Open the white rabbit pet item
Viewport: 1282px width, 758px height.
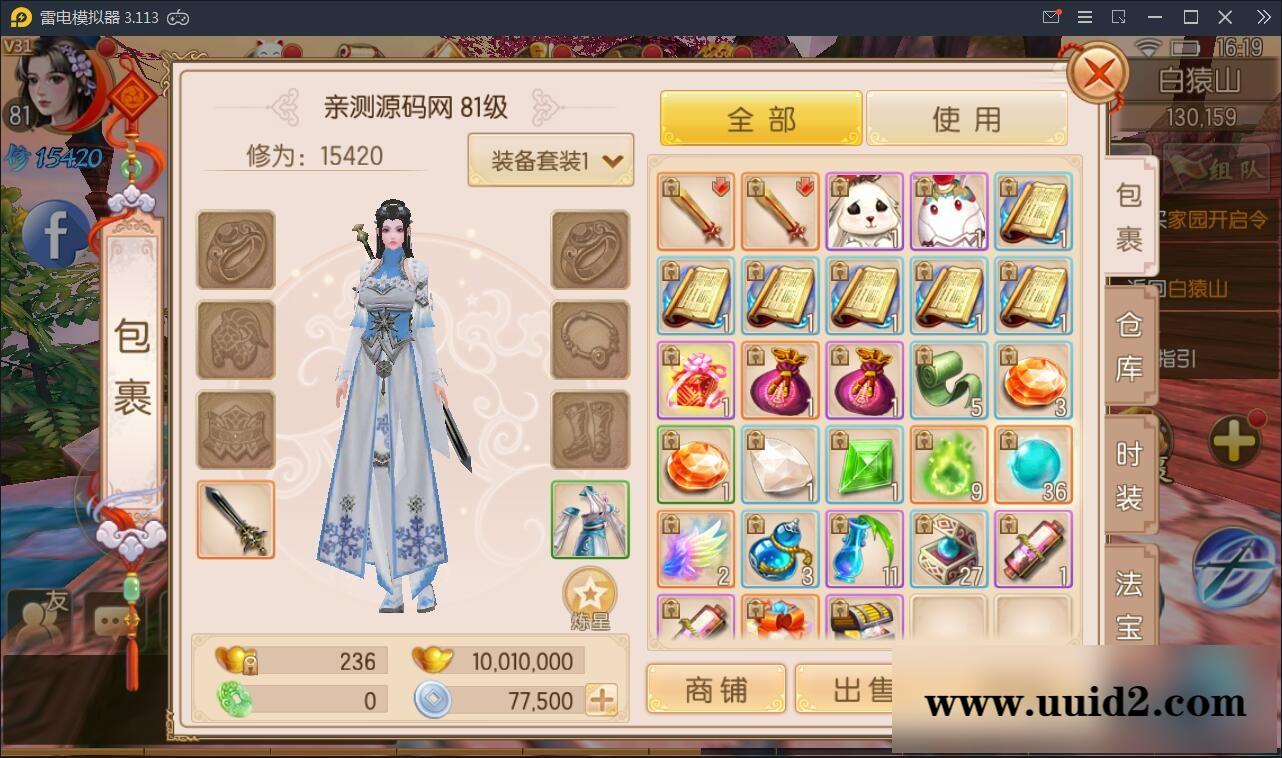864,212
